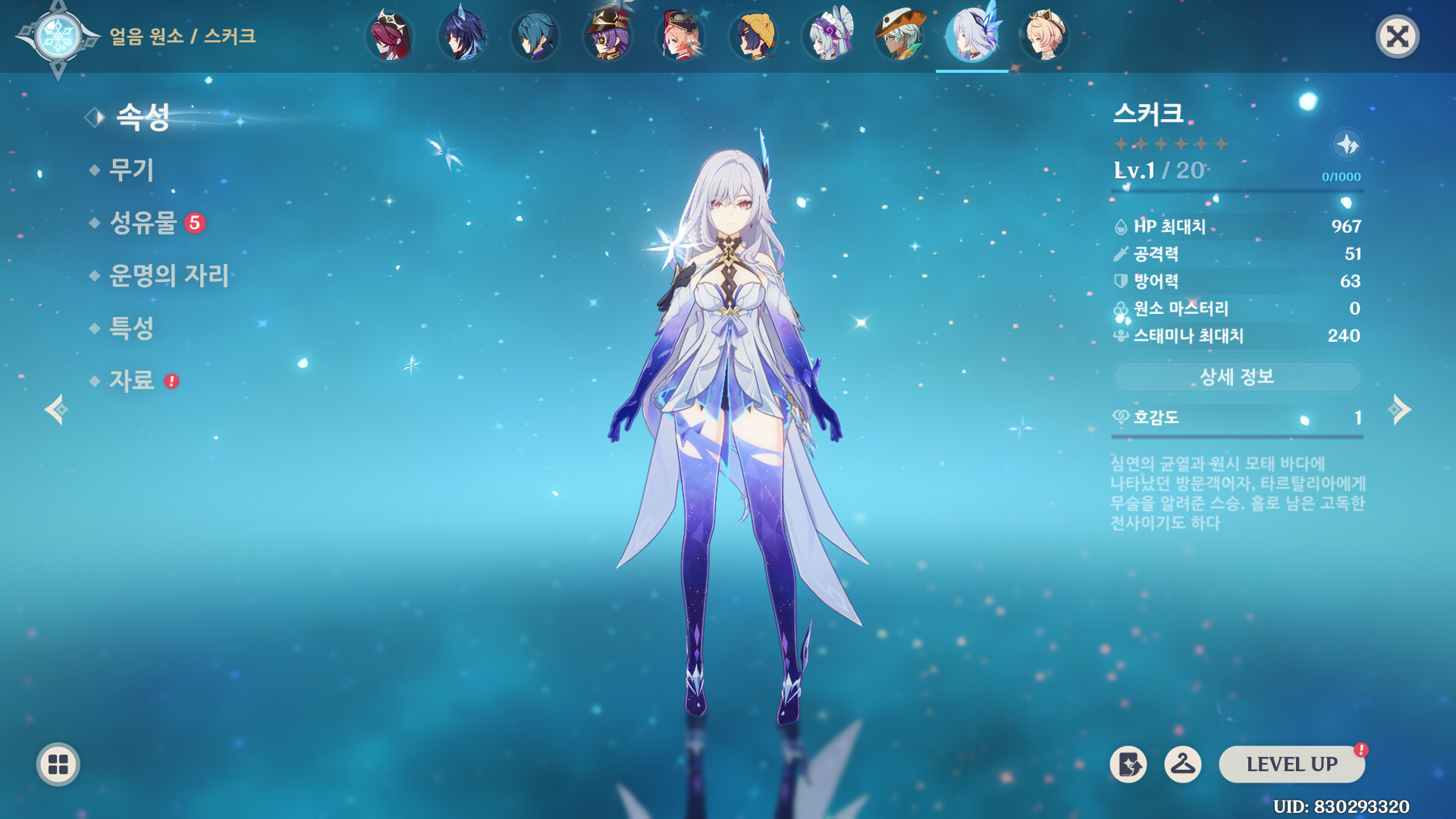
Task: Show 상세 정보 (detailed stats)
Action: tap(1237, 377)
